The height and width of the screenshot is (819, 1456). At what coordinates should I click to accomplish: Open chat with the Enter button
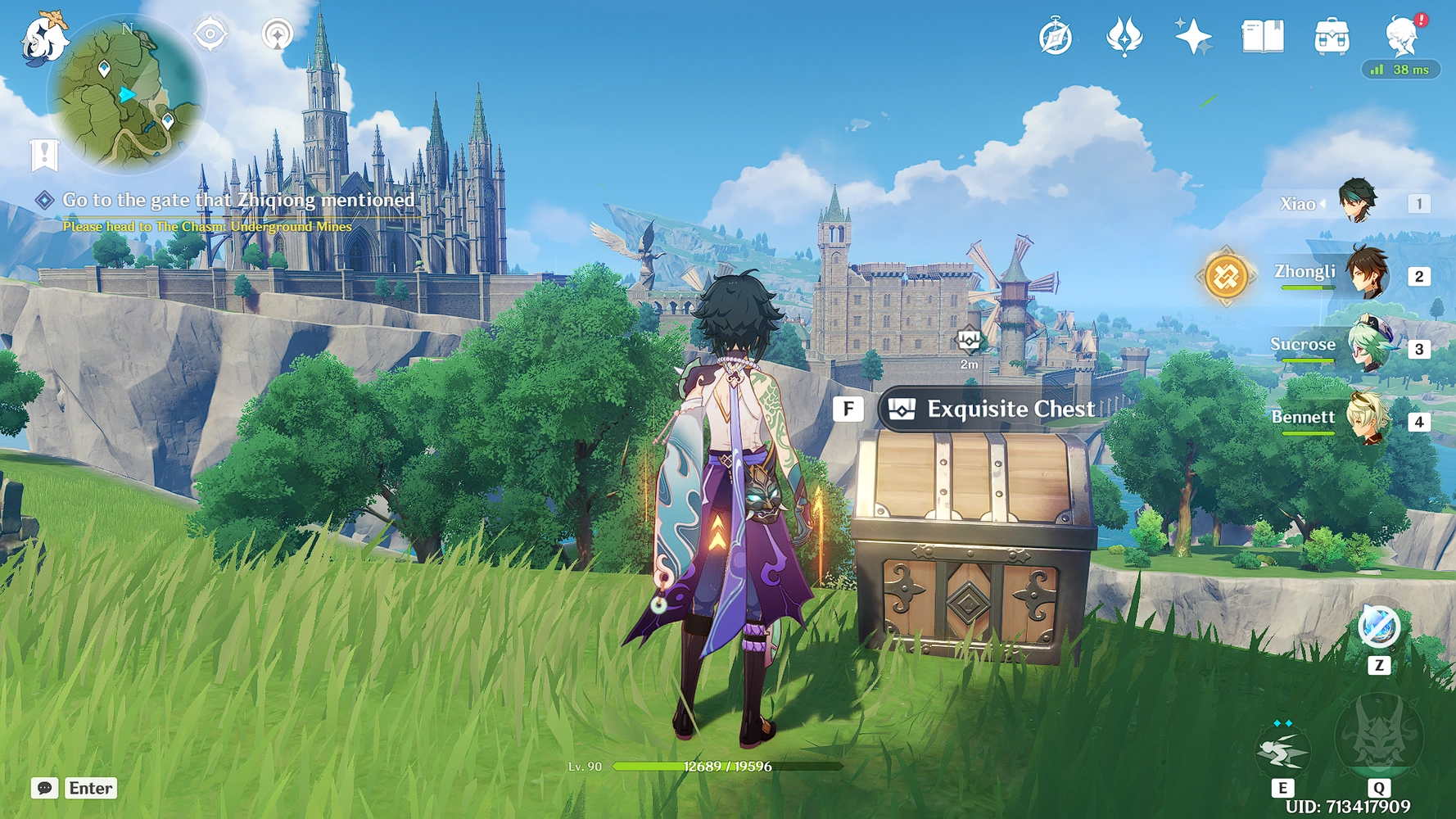90,789
